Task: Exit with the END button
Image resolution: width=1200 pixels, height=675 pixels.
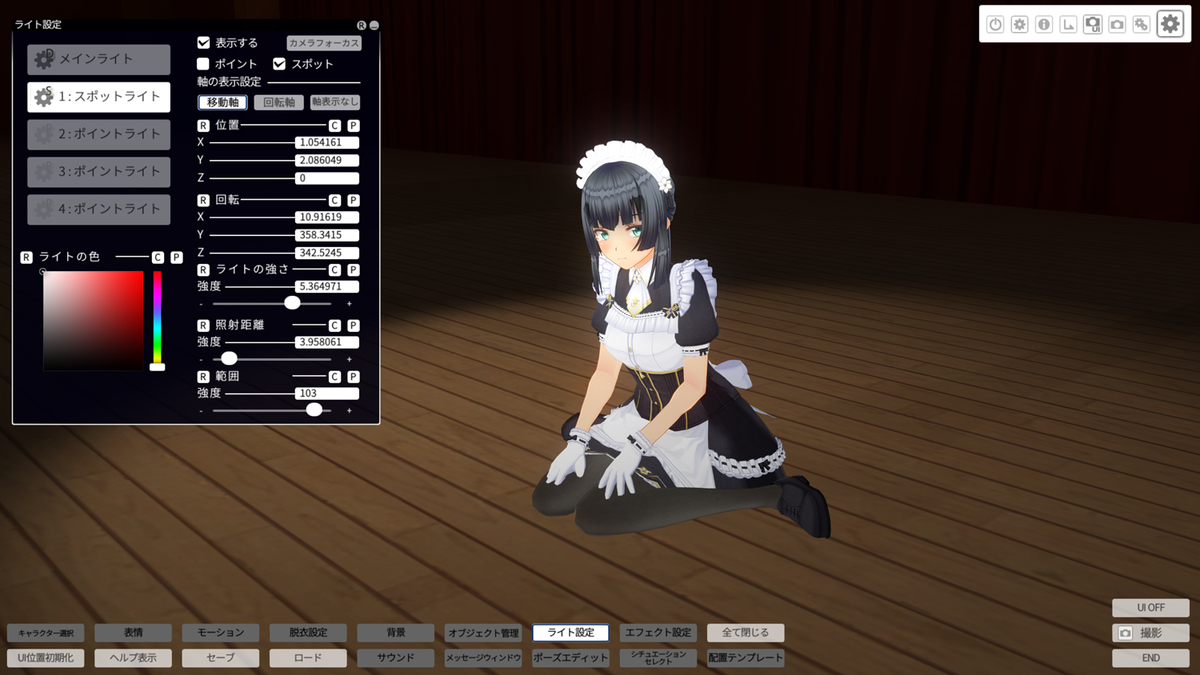Action: point(1150,658)
